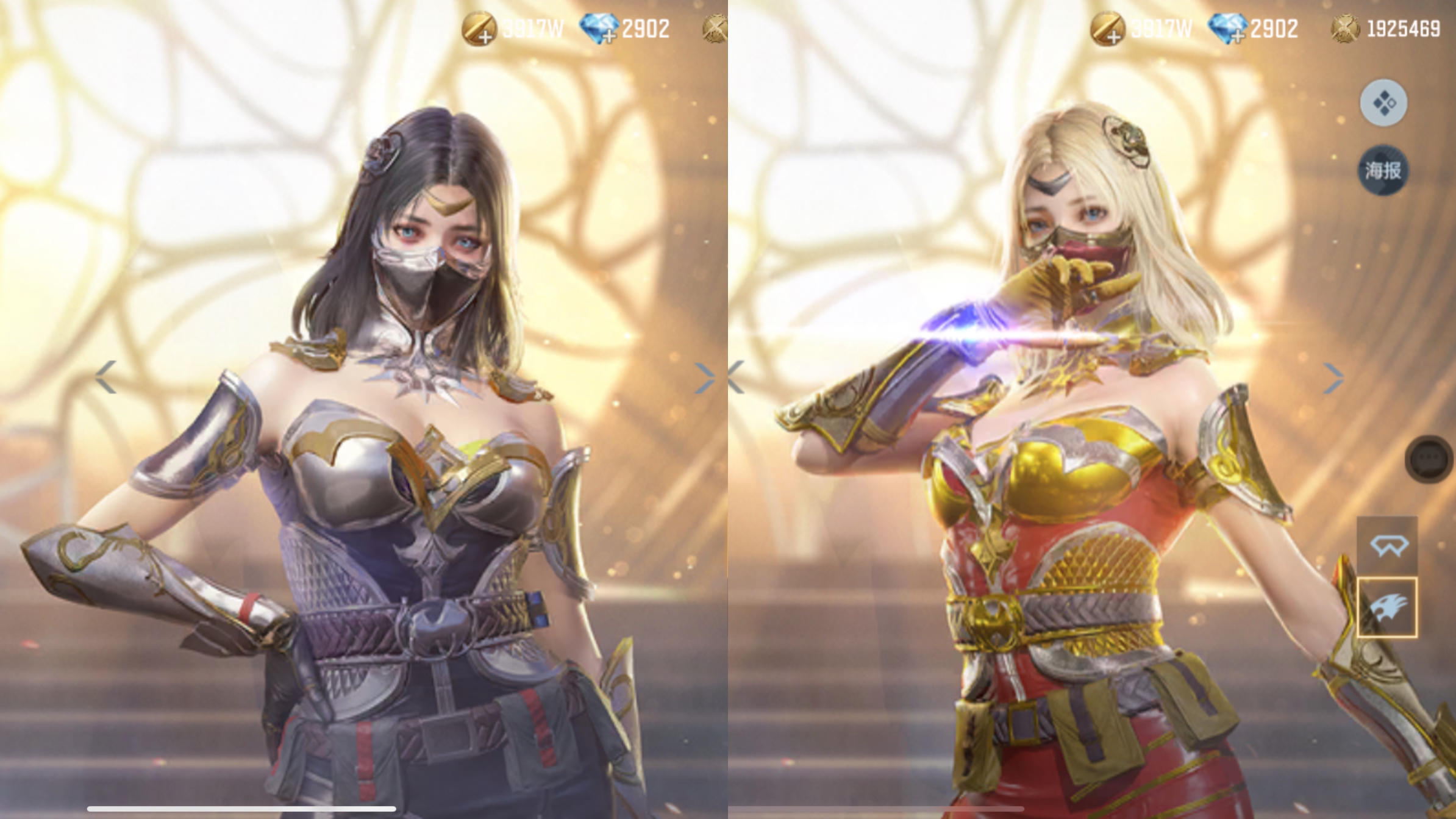This screenshot has height=819, width=1456.
Task: Click the four-diamond round button
Action: coord(1383,102)
